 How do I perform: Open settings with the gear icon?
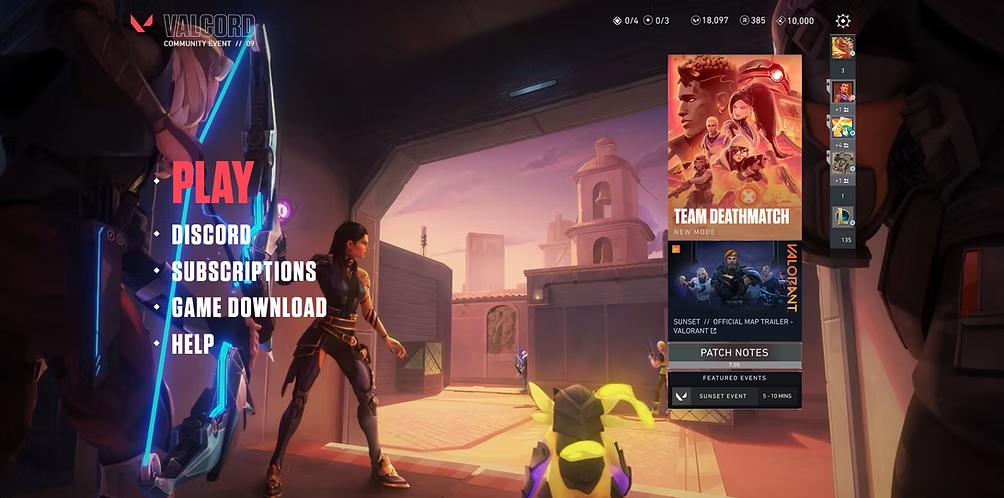(843, 21)
